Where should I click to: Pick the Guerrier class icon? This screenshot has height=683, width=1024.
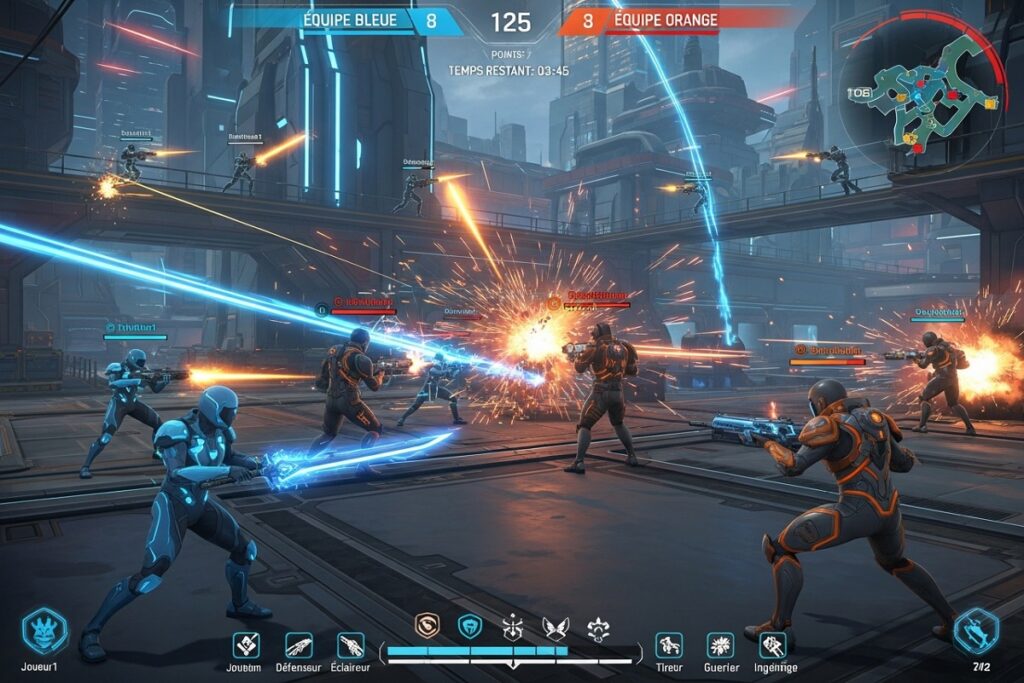720,645
